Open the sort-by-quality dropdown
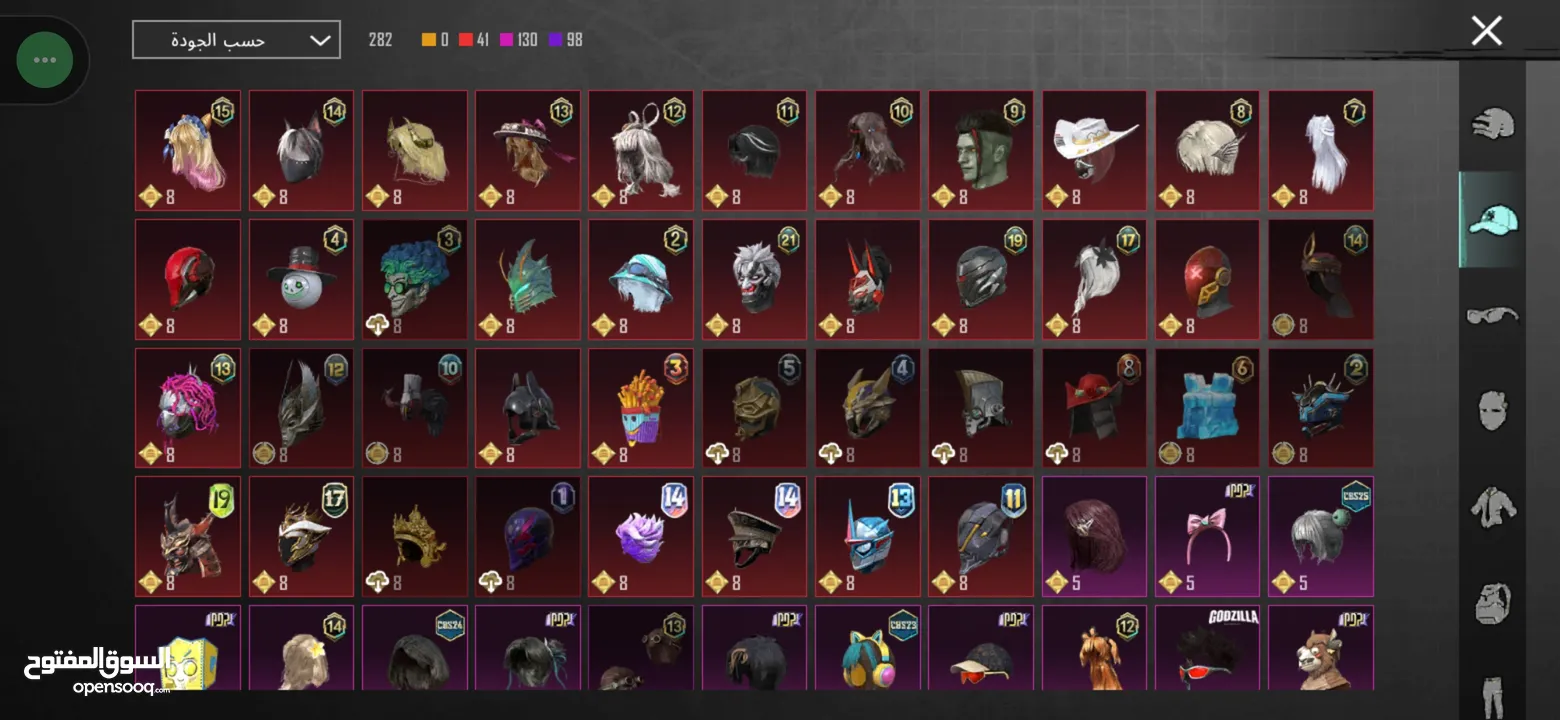The height and width of the screenshot is (720, 1560). (236, 40)
